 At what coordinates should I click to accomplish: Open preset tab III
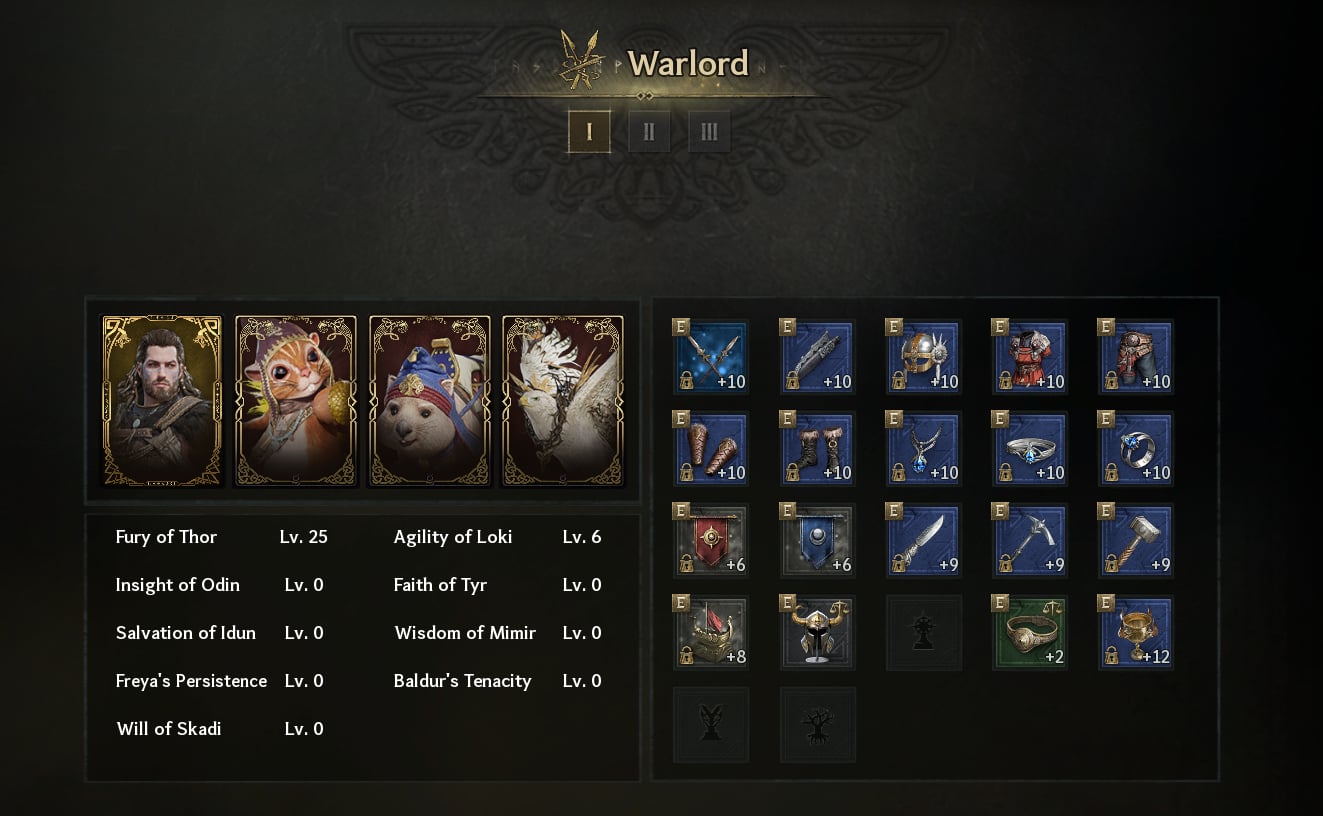pos(709,131)
